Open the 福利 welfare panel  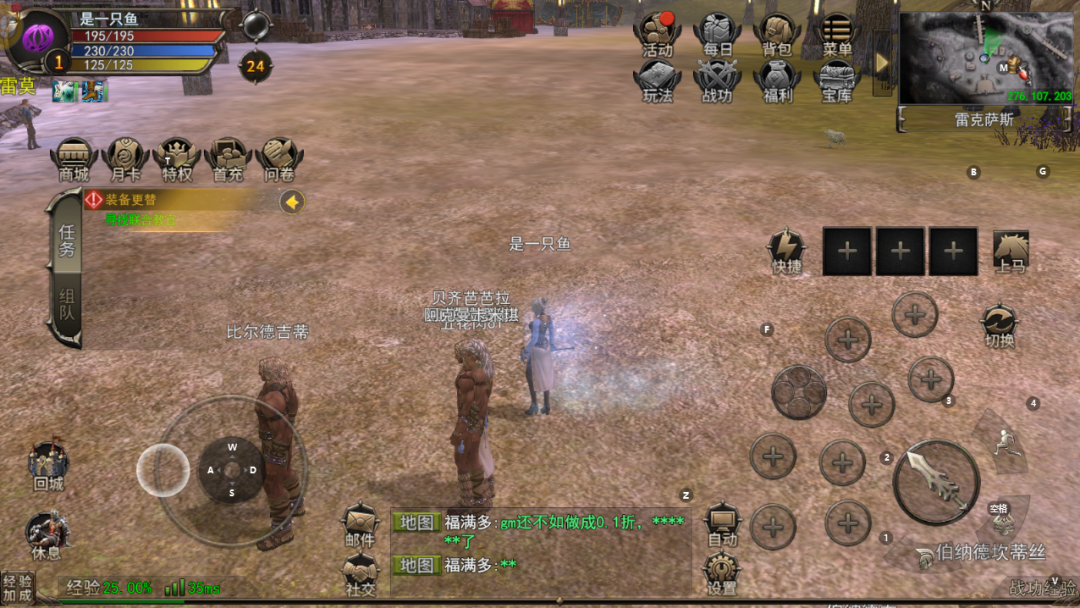777,80
